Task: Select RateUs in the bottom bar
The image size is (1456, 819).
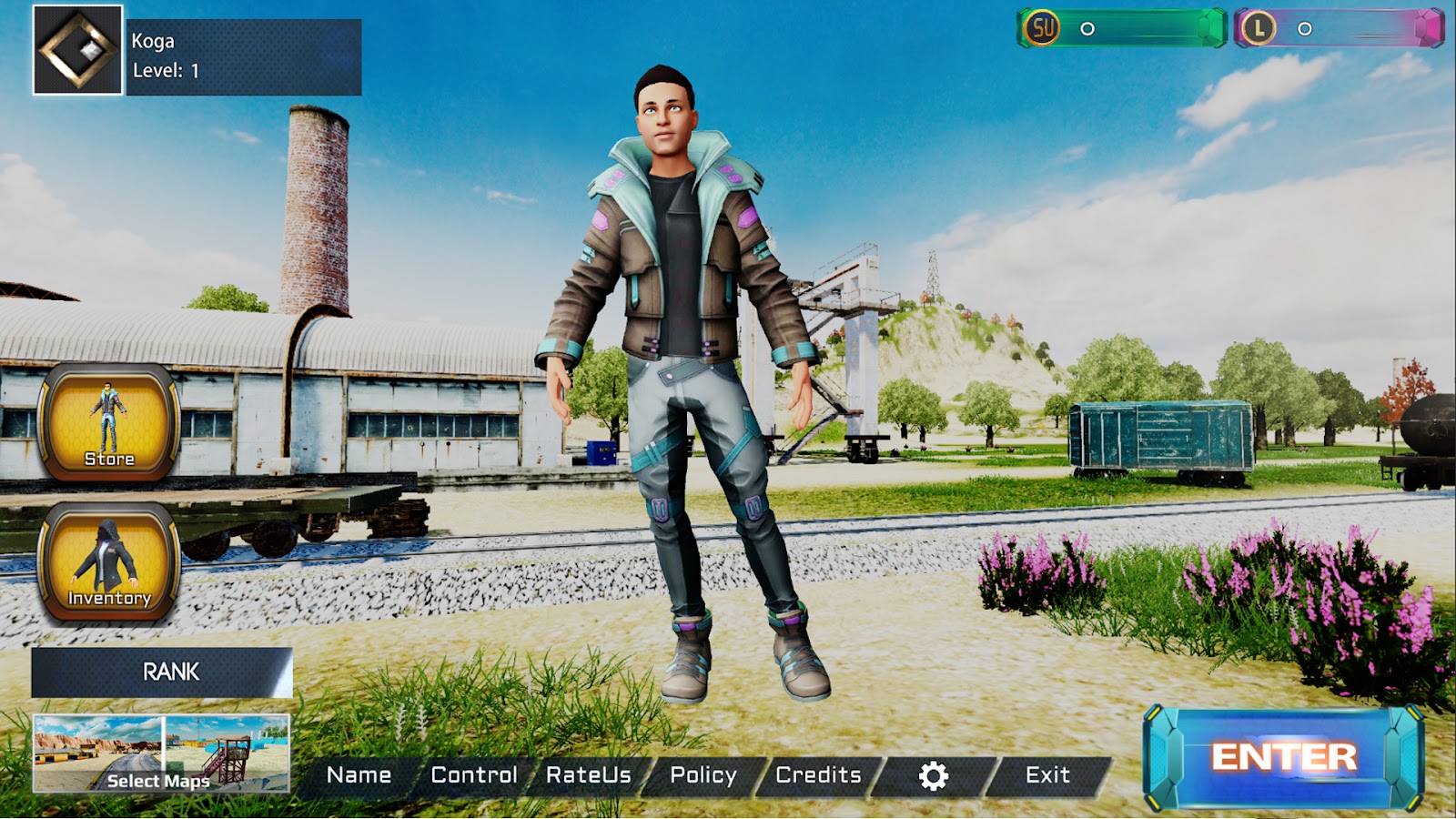Action: point(588,775)
